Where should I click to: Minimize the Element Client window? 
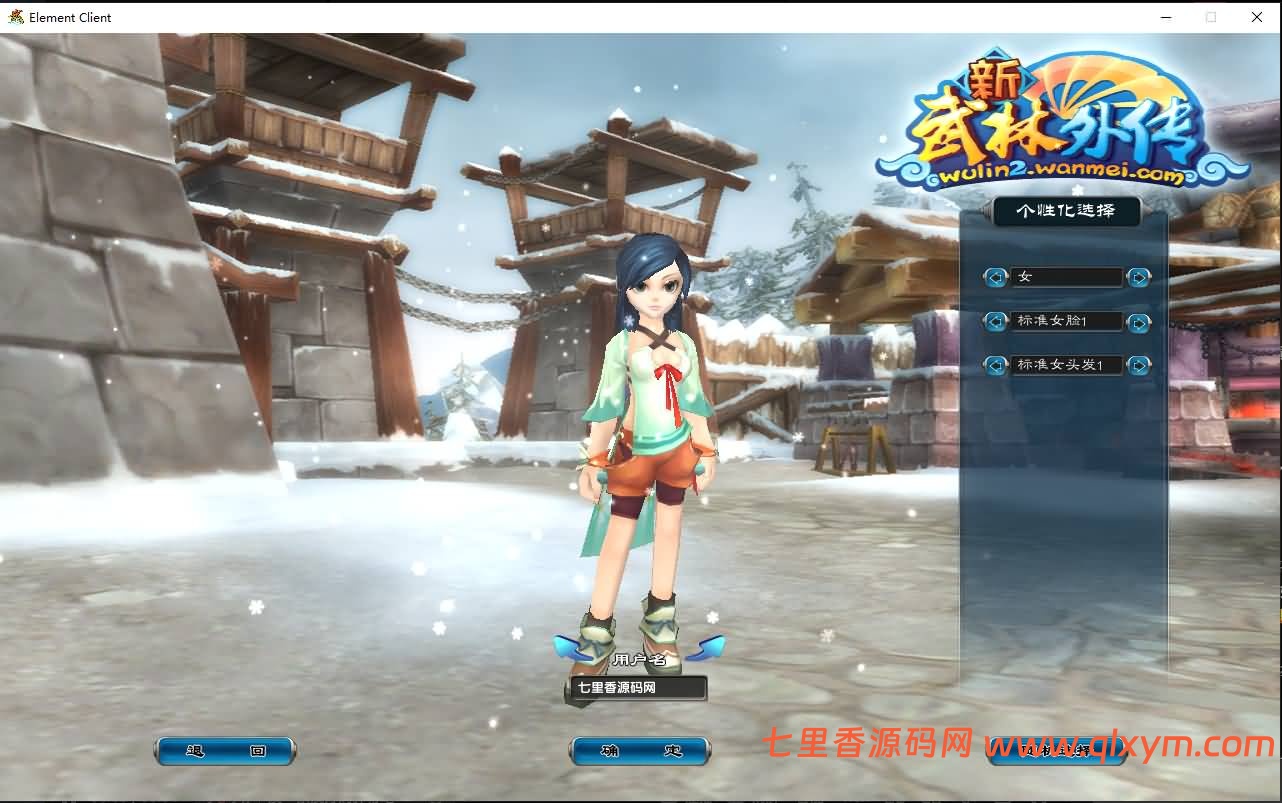pos(1165,17)
